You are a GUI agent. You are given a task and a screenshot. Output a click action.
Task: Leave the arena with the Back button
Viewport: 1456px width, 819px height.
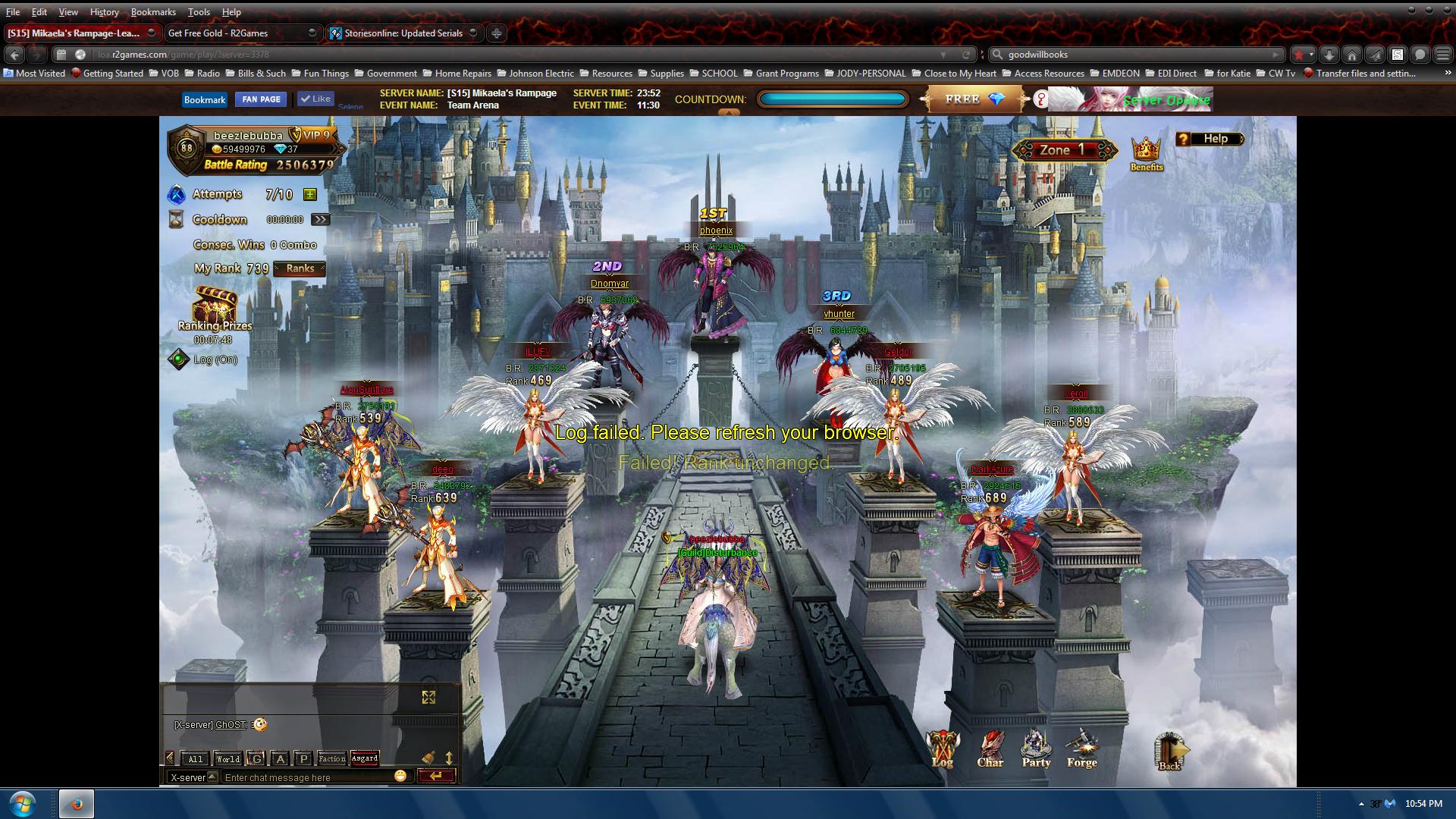1169,752
